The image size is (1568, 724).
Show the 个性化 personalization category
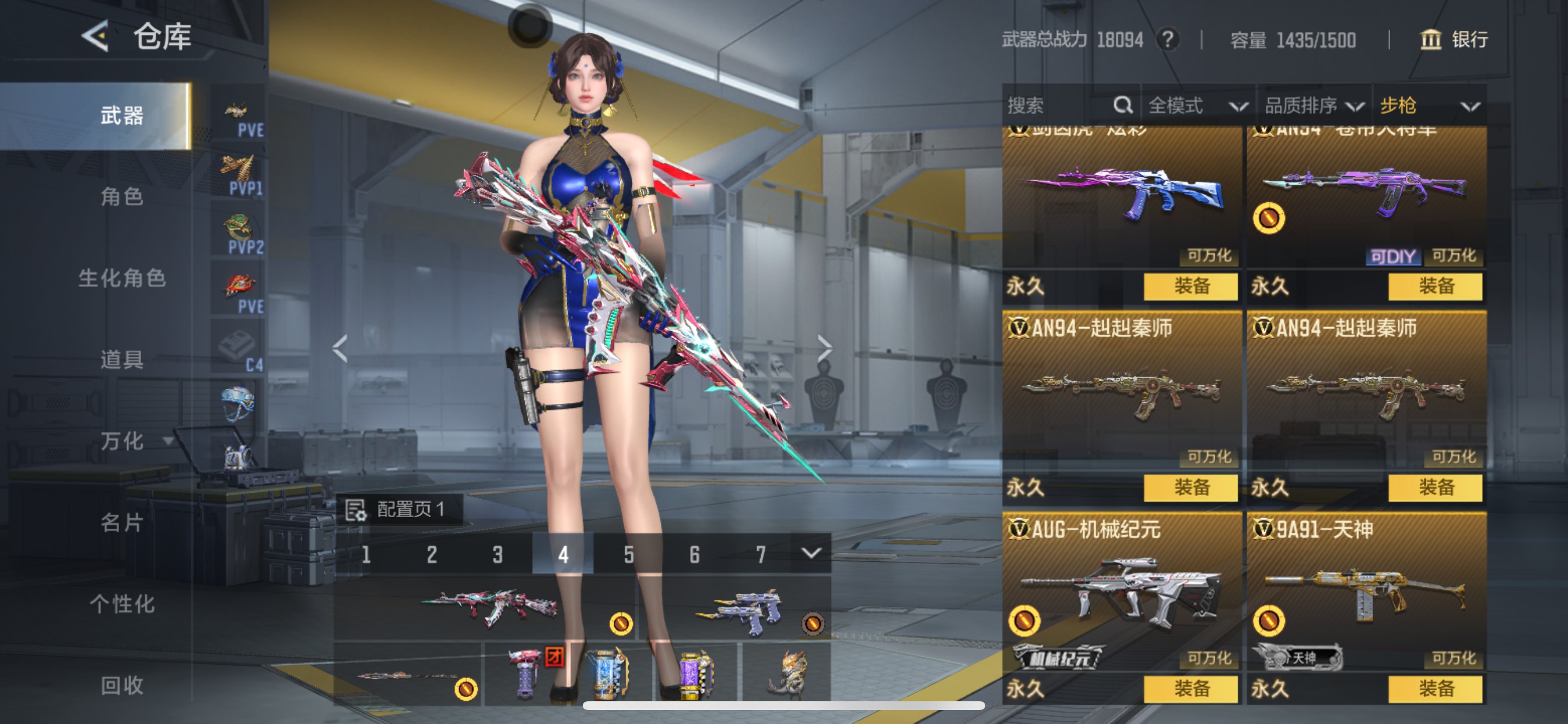pos(122,604)
